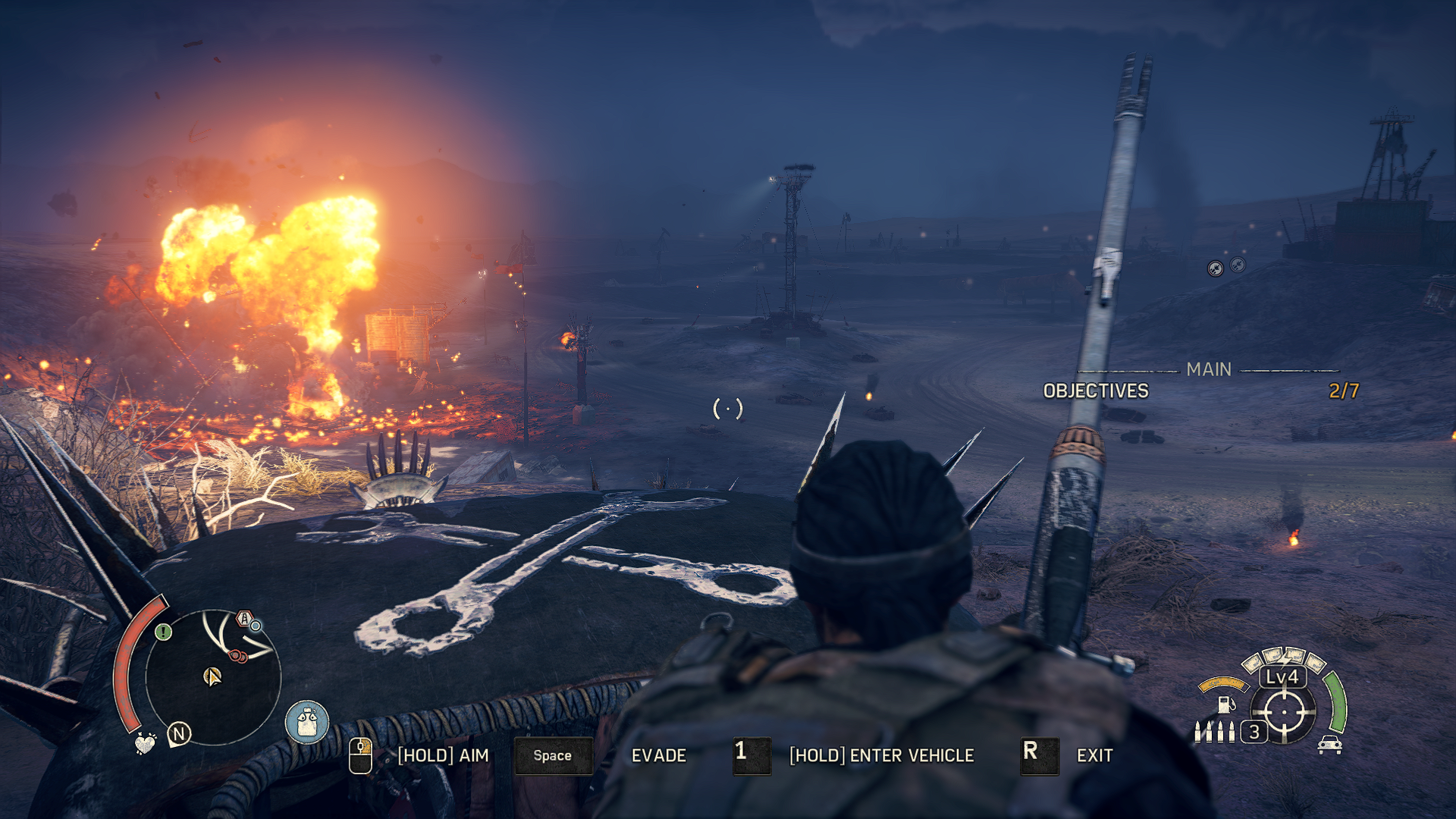The height and width of the screenshot is (819, 1456).
Task: Open the main Objectives tracker
Action: point(1096,391)
